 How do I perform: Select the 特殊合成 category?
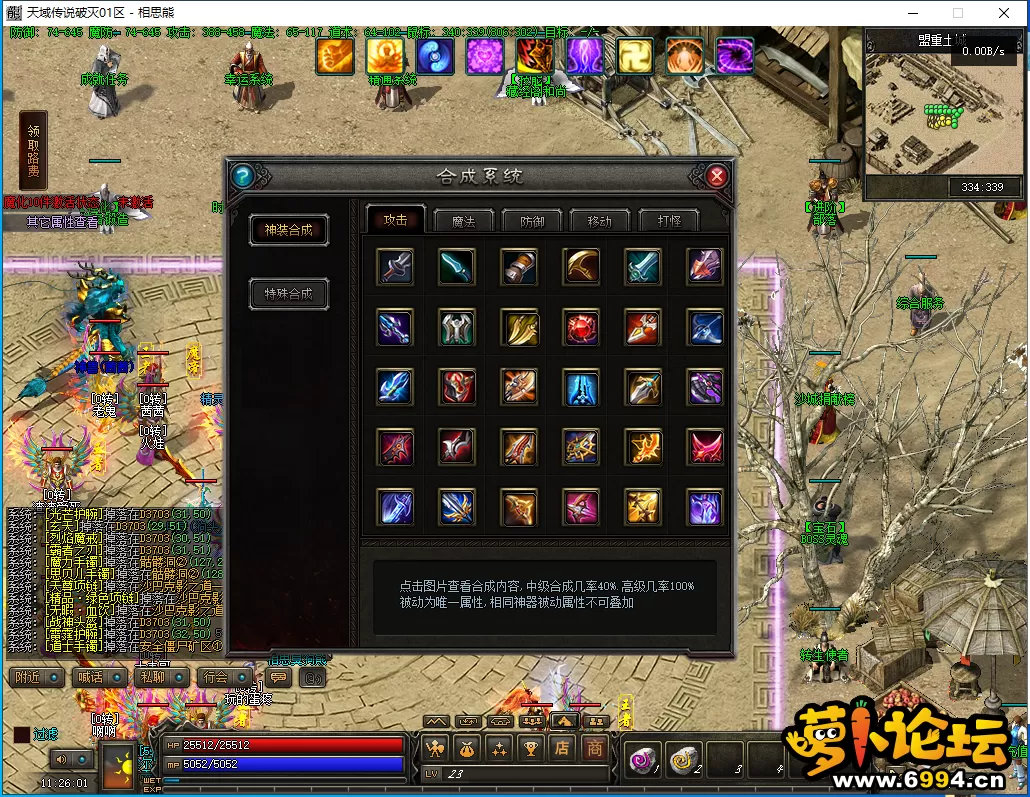click(289, 294)
